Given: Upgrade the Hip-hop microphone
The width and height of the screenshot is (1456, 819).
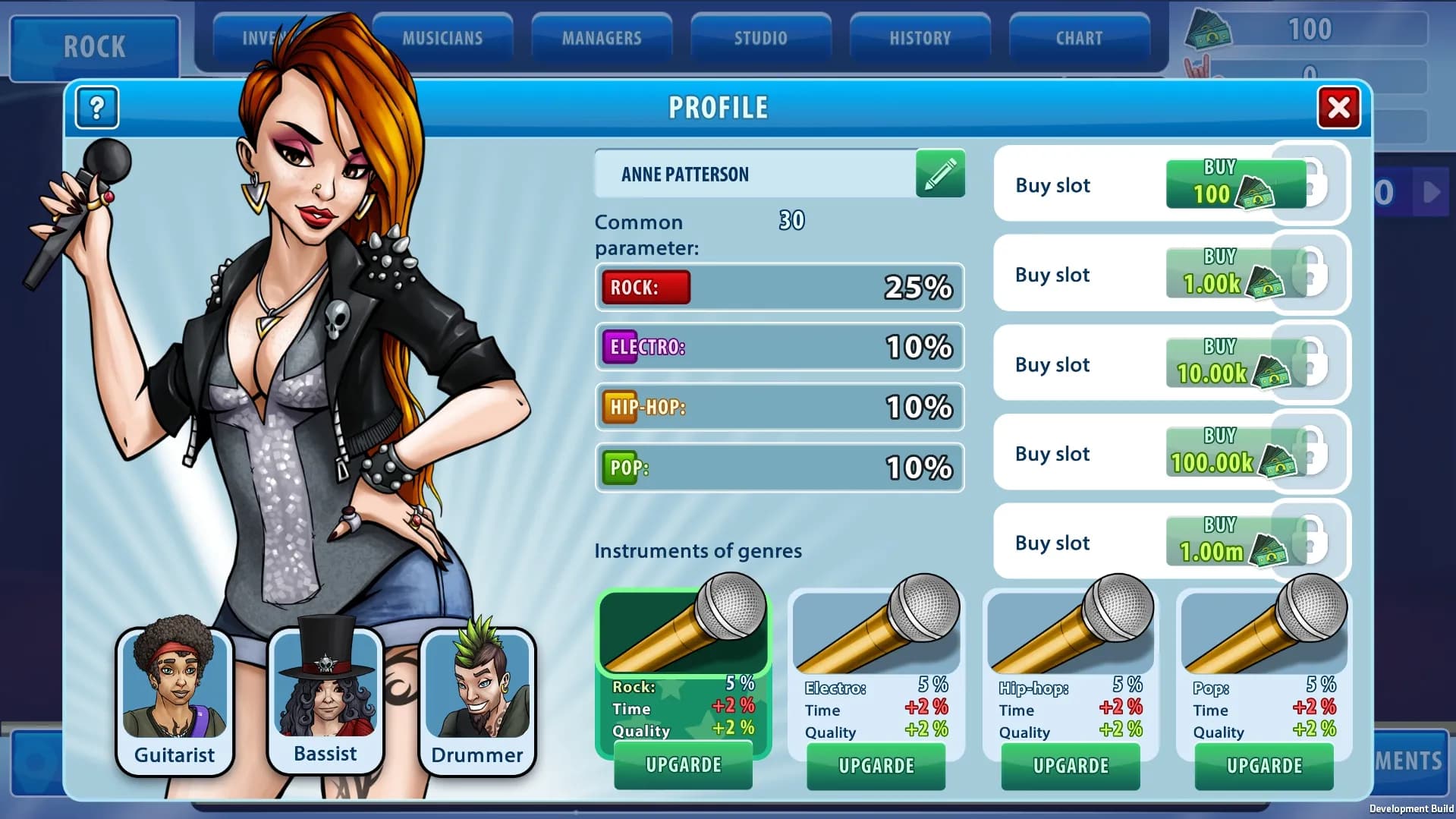Looking at the screenshot, I should [1071, 766].
